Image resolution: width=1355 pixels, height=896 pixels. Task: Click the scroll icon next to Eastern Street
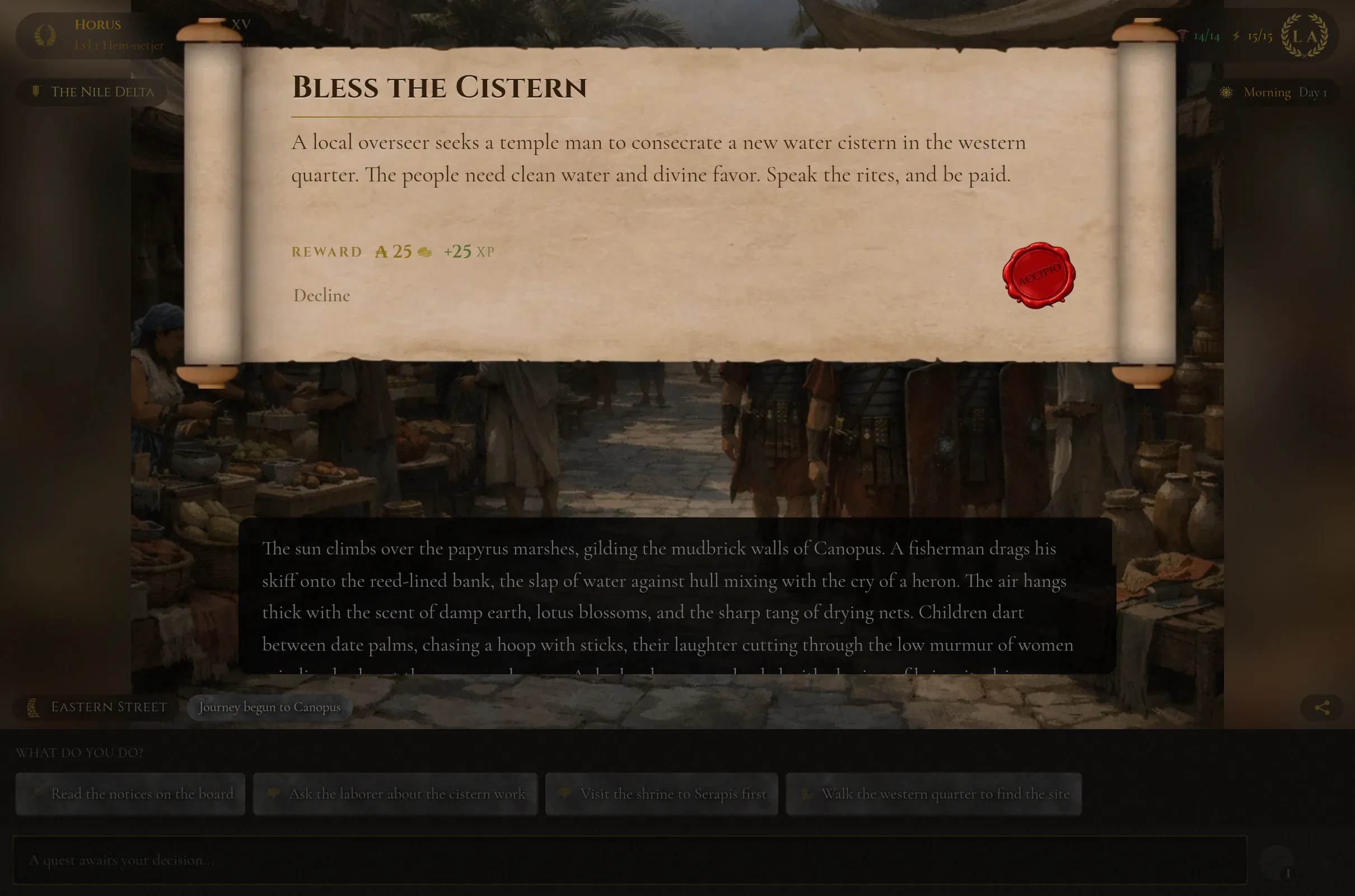coord(32,707)
